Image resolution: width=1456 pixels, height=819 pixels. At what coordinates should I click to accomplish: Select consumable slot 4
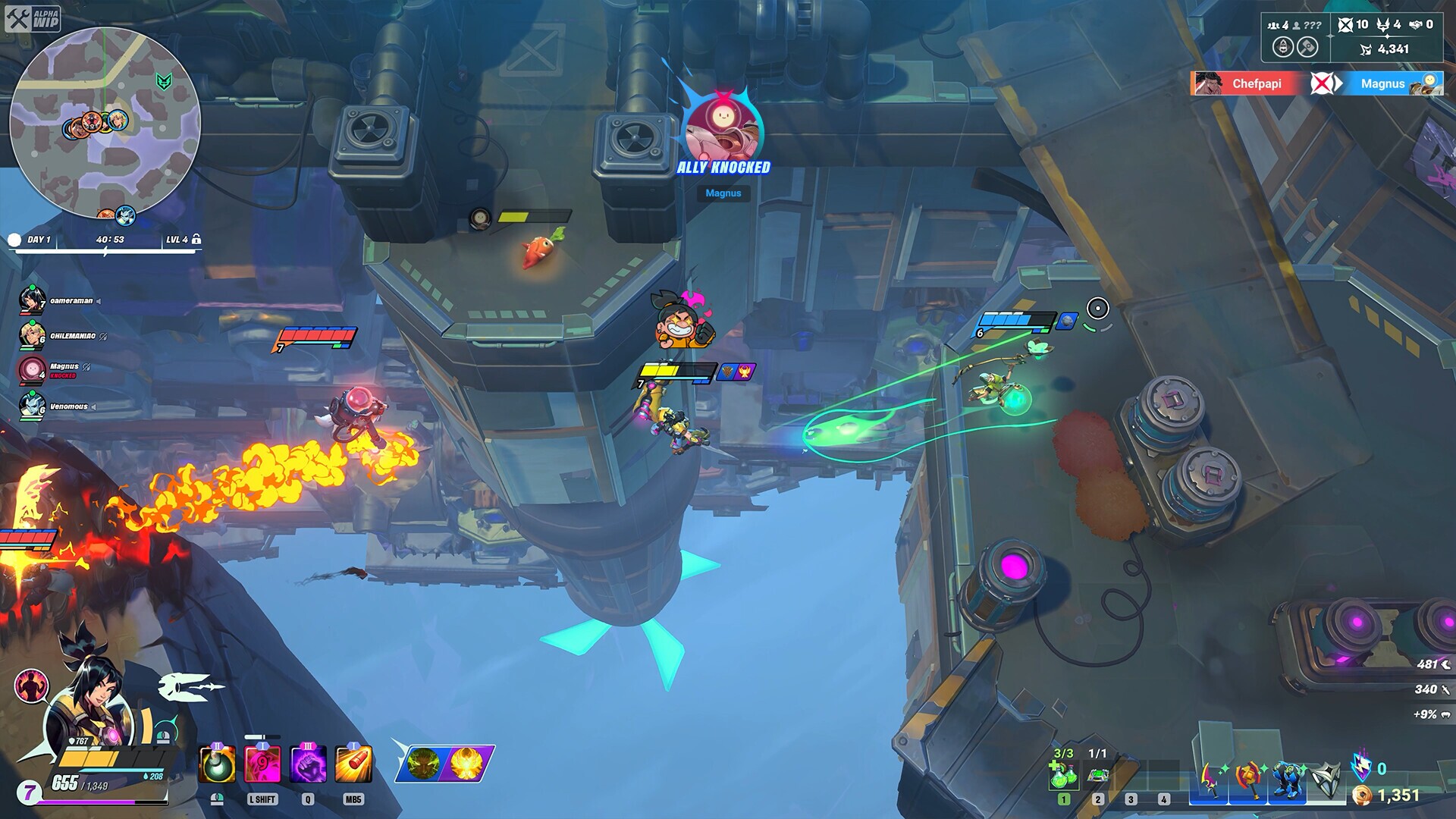point(1163,799)
